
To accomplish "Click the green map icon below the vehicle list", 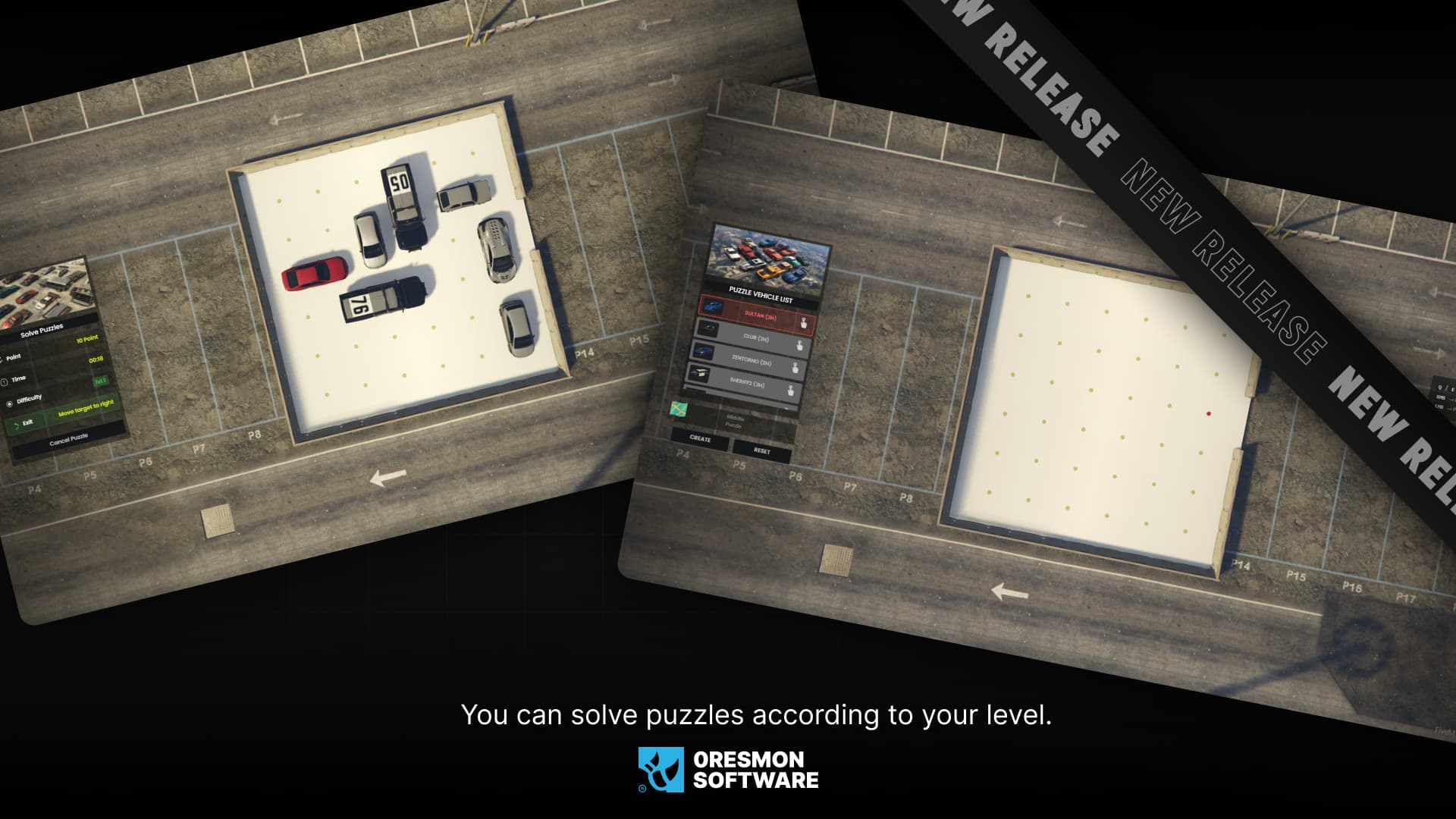I will tap(679, 408).
